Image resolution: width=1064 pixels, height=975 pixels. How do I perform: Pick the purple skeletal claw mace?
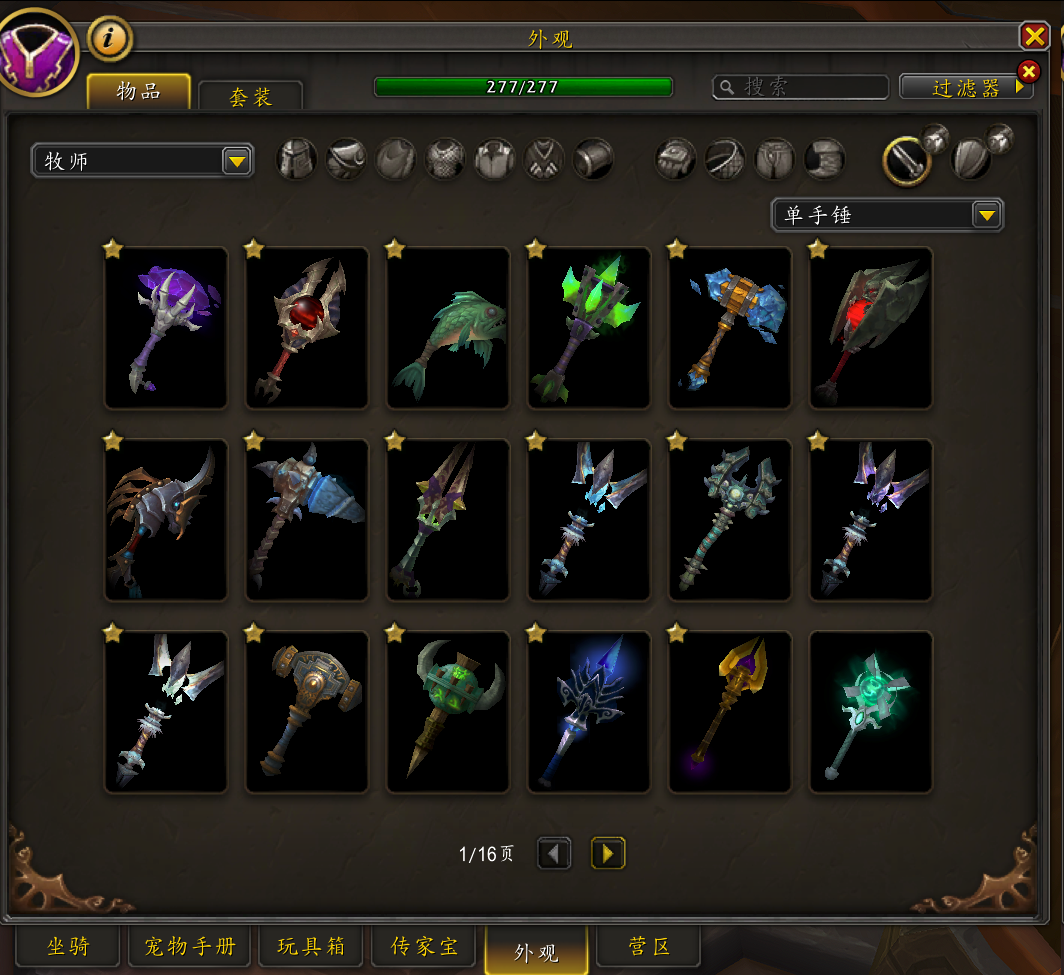pos(166,328)
